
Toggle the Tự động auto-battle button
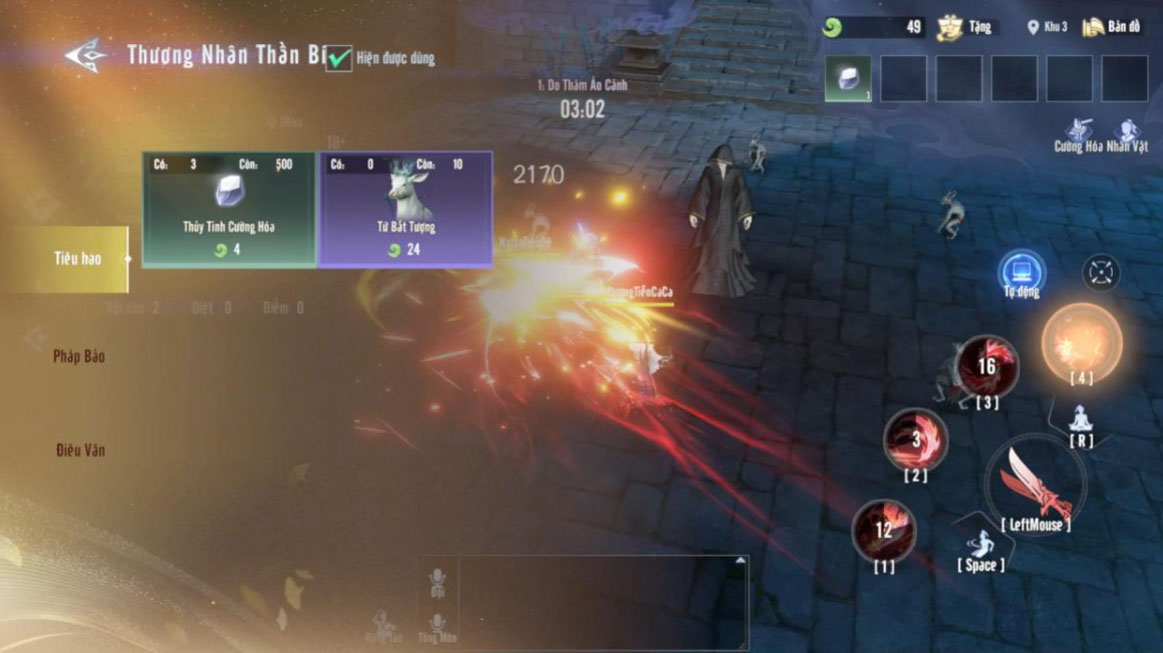[1021, 274]
